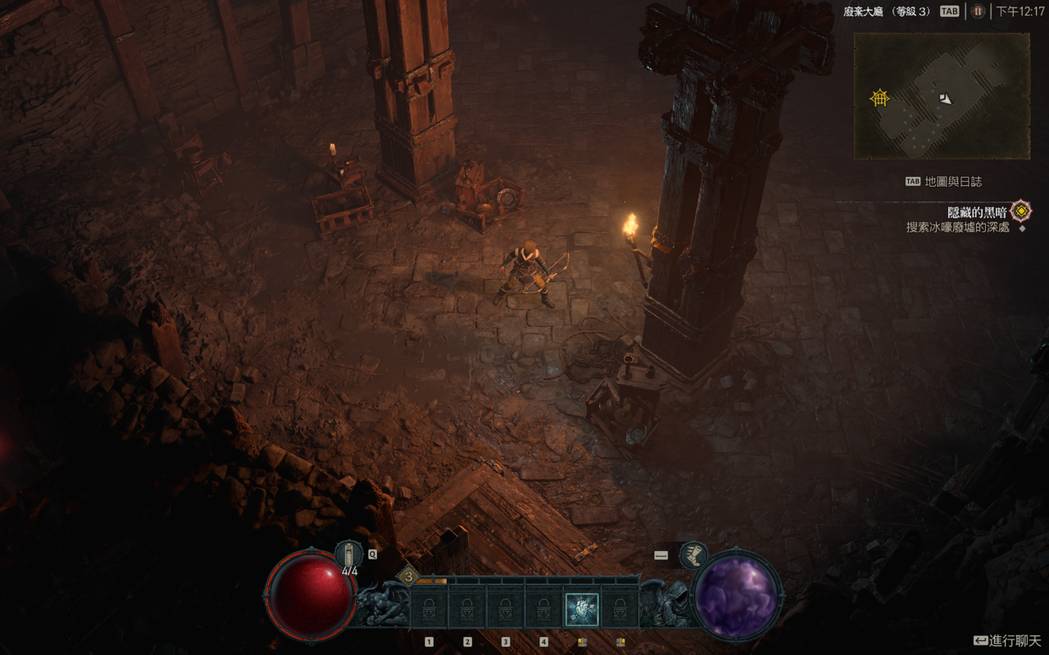Screen dimensions: 1049x655
Task: Click the round pause icon beside the clock
Action: pyautogui.click(x=978, y=11)
